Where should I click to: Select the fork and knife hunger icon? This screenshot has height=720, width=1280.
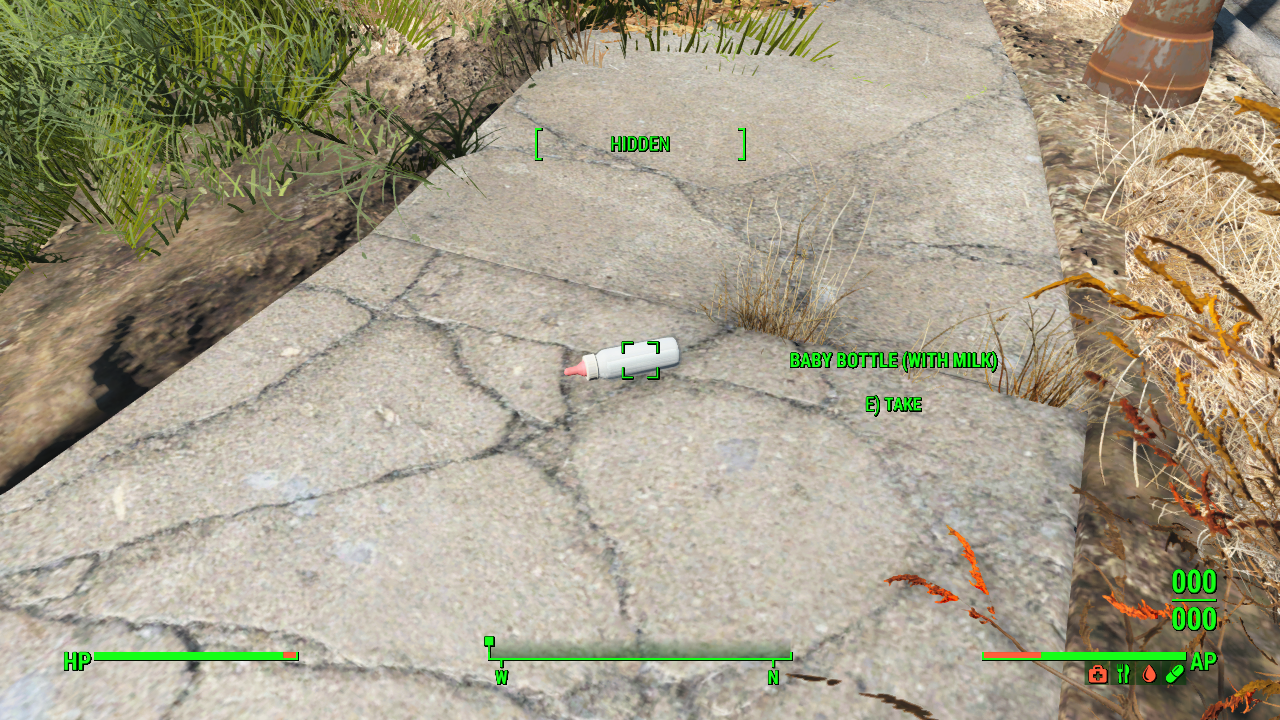(x=1122, y=674)
